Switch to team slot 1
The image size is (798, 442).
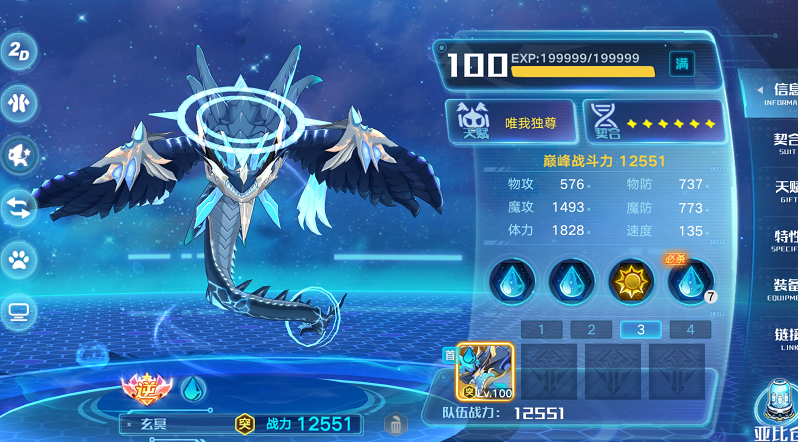tap(541, 329)
